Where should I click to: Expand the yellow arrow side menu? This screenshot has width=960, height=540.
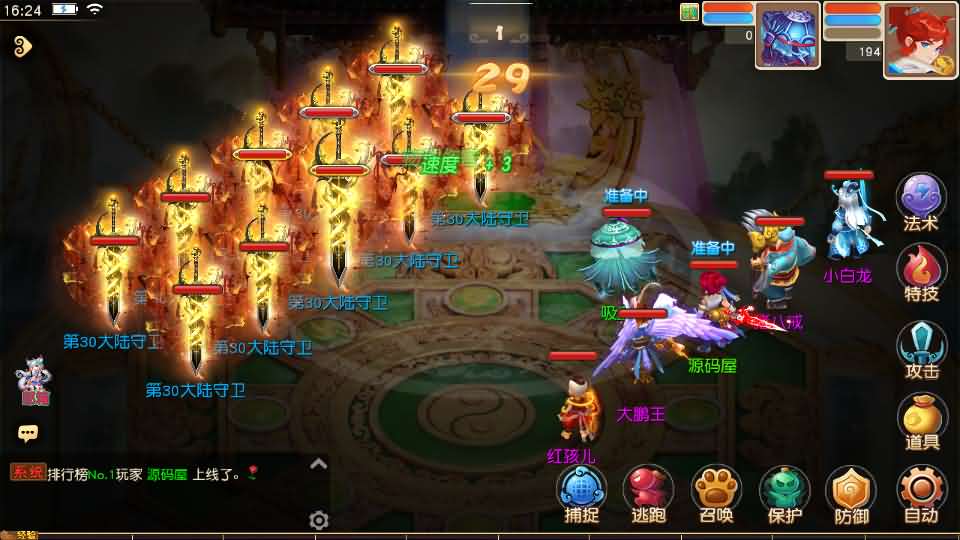coord(24,45)
